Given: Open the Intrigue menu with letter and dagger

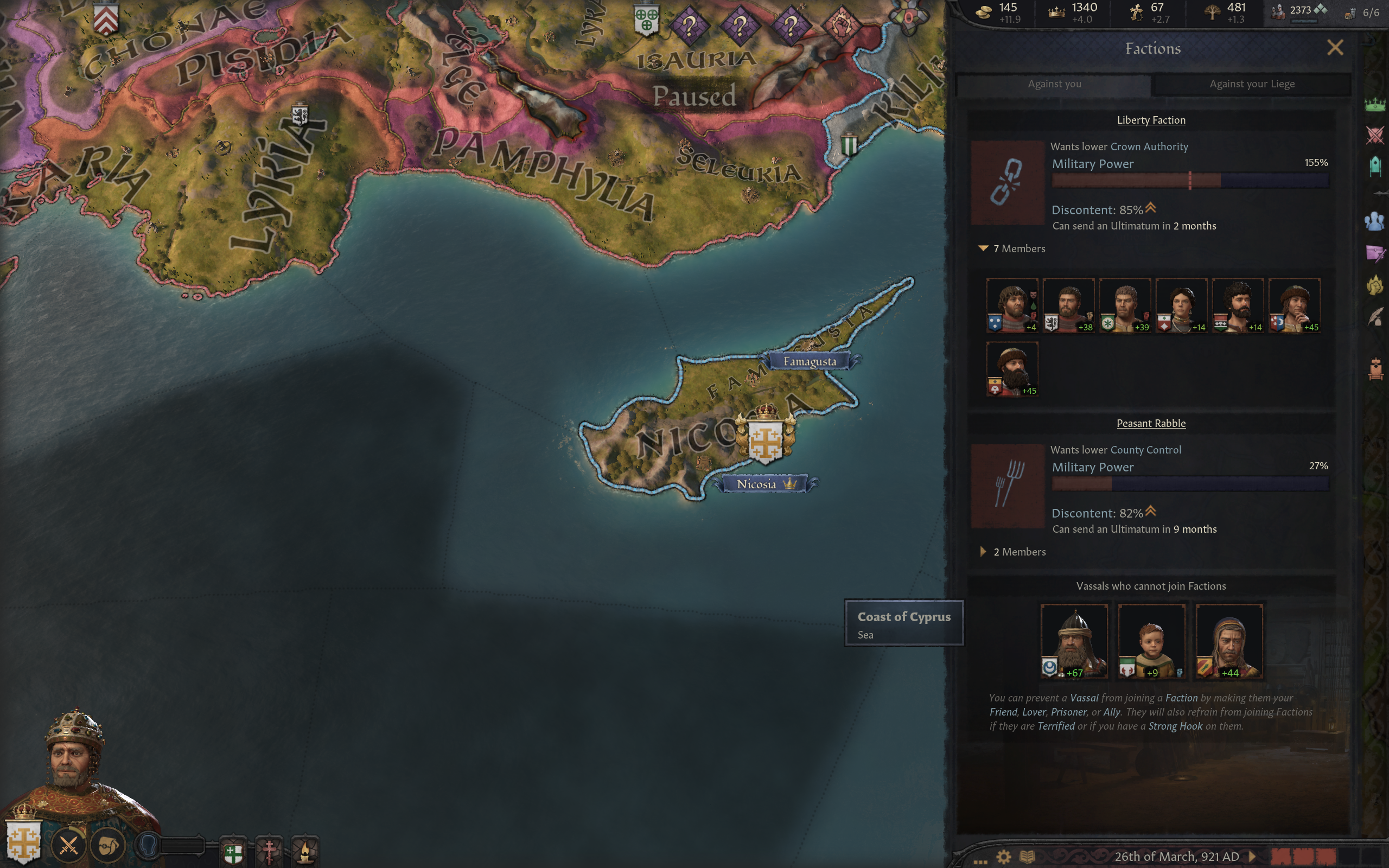Looking at the screenshot, I should pos(1375,253).
